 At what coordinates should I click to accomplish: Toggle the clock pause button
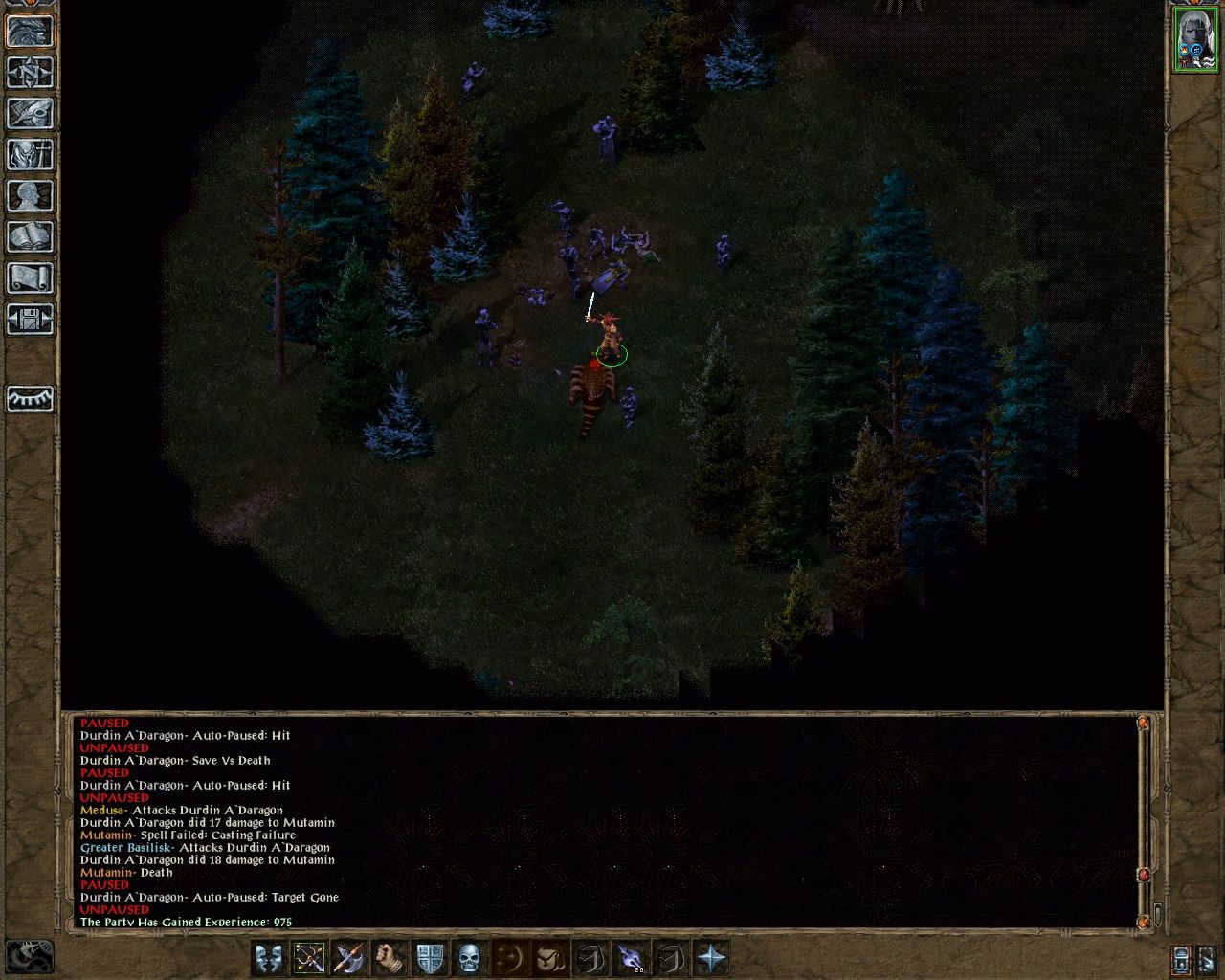[29, 956]
